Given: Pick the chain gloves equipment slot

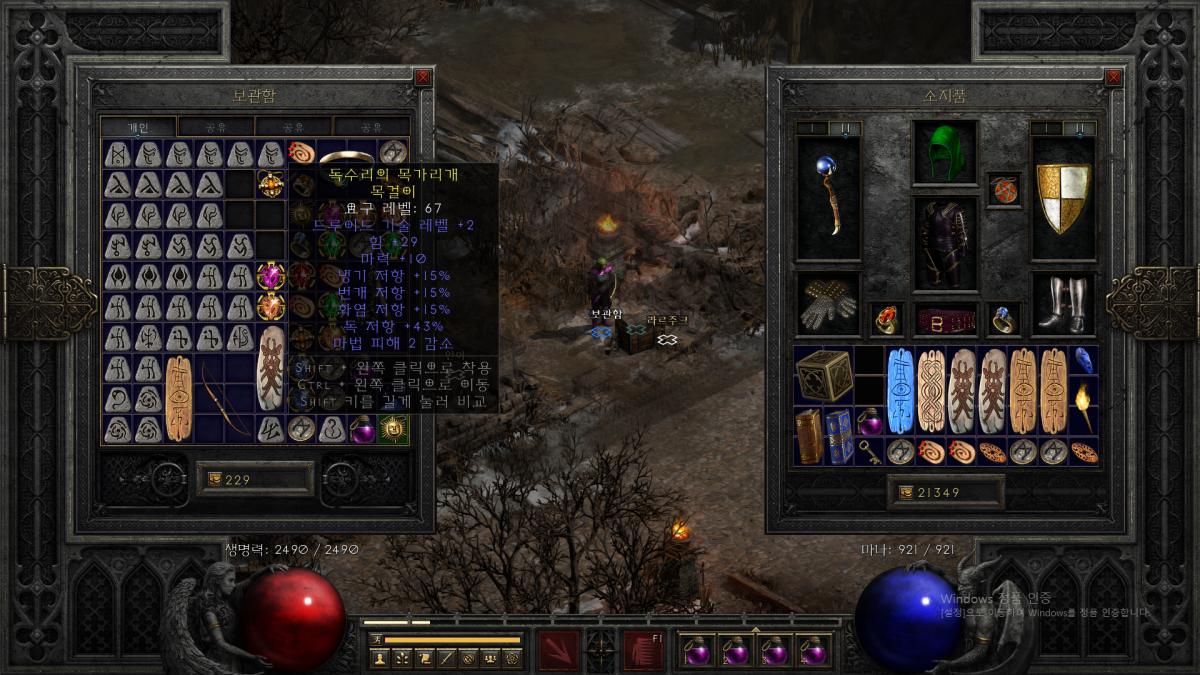Looking at the screenshot, I should pos(828,305).
